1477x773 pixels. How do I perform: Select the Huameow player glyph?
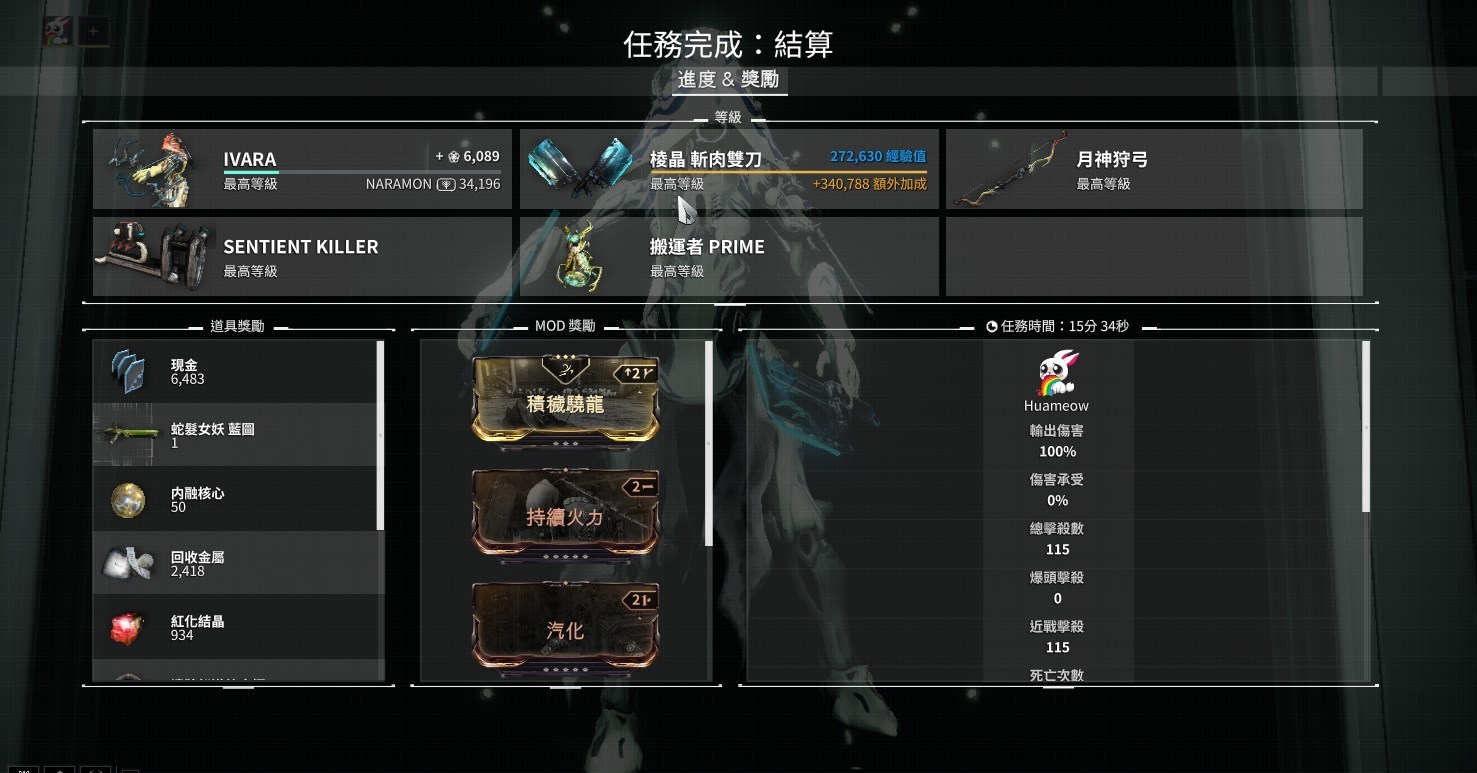(1056, 373)
